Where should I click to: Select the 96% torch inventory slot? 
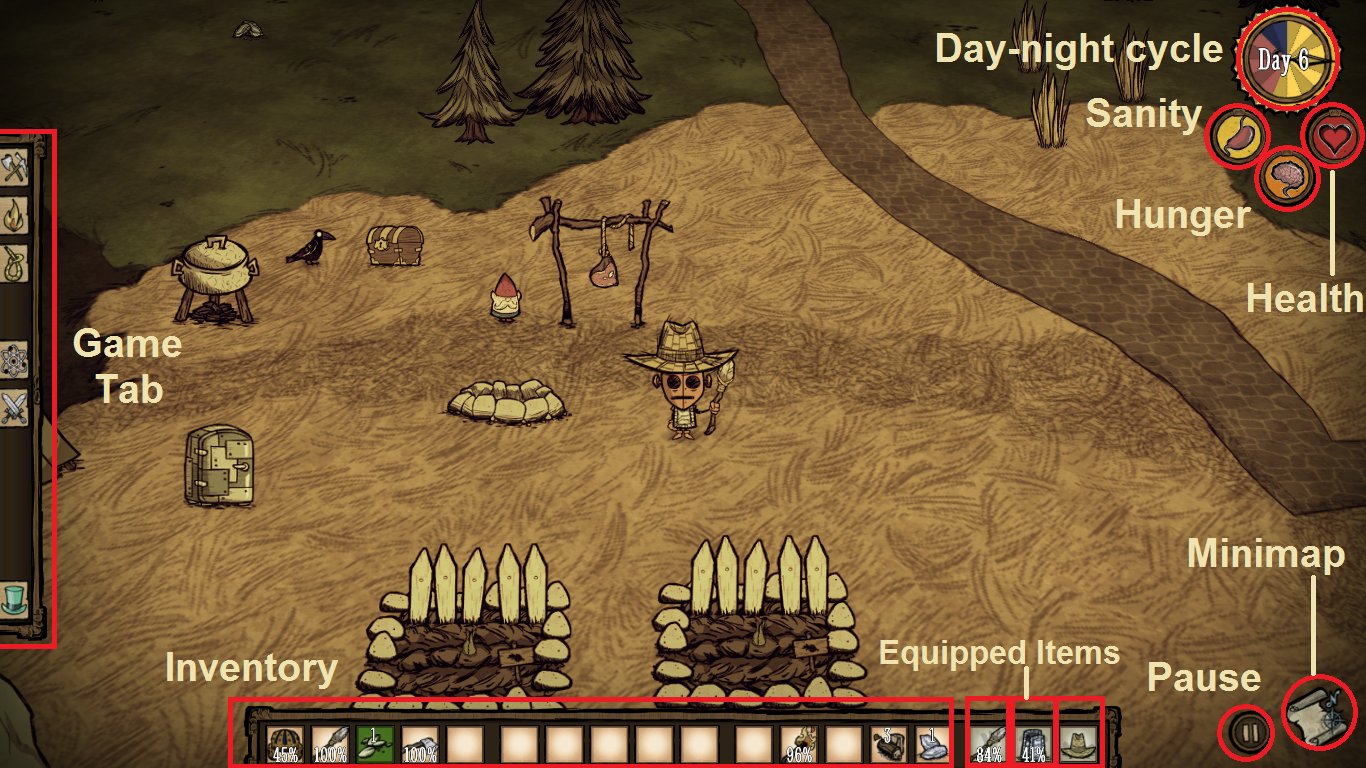point(798,745)
